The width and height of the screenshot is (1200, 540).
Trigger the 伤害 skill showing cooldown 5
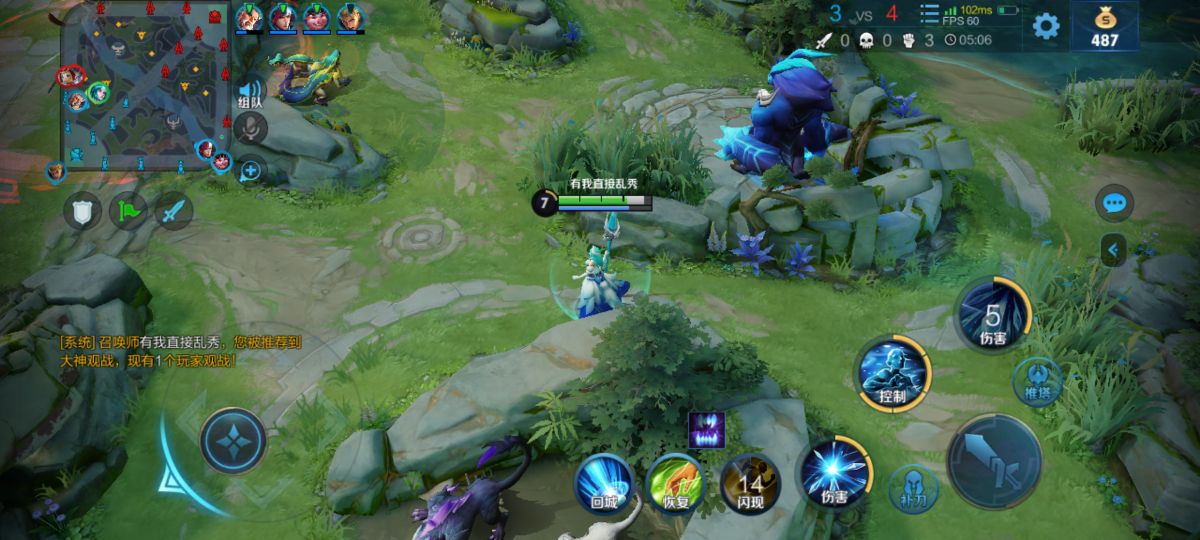[x=992, y=314]
